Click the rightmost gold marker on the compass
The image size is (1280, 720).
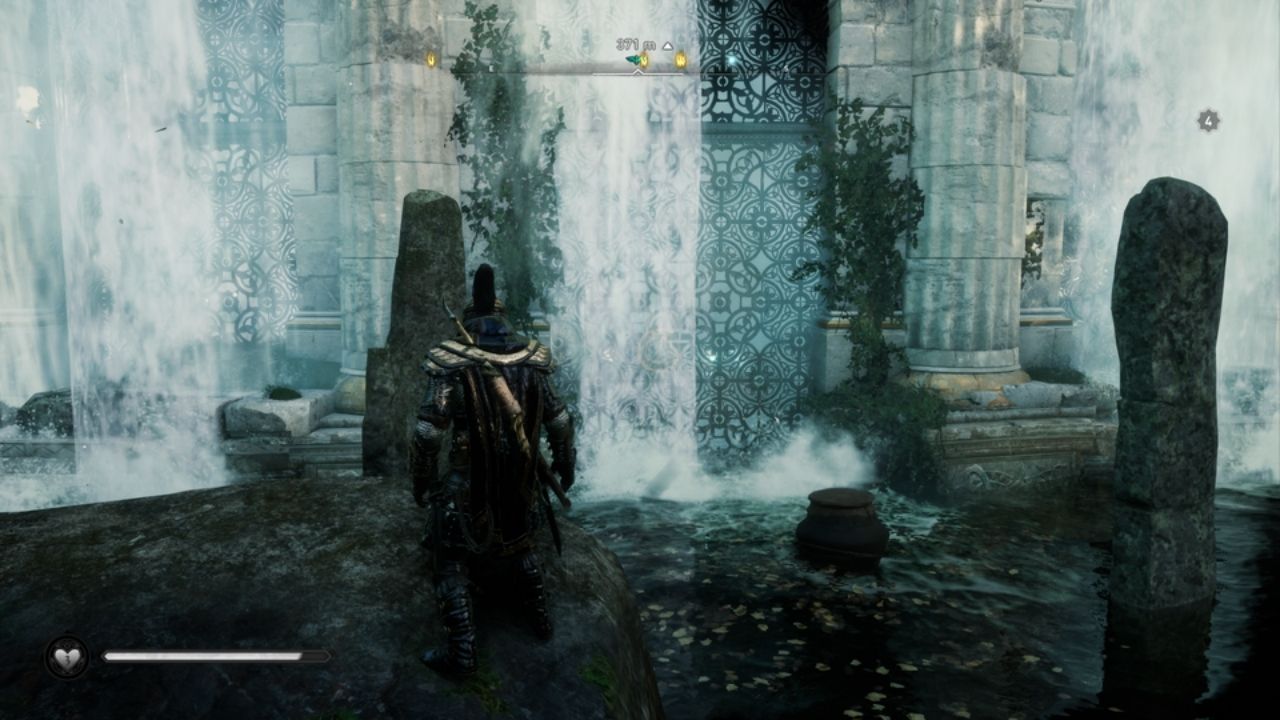tap(681, 60)
